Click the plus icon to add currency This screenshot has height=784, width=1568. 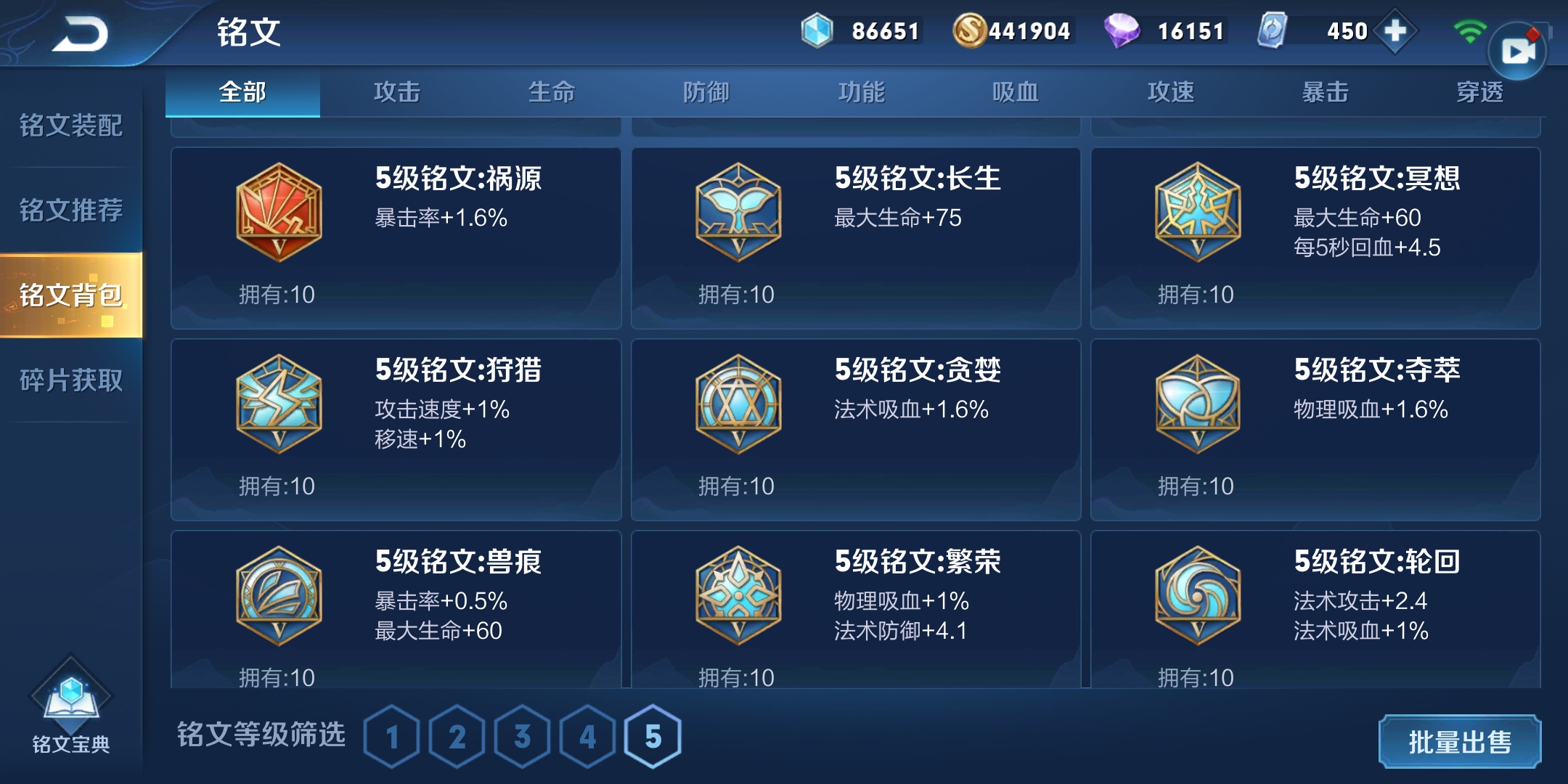[x=1396, y=31]
